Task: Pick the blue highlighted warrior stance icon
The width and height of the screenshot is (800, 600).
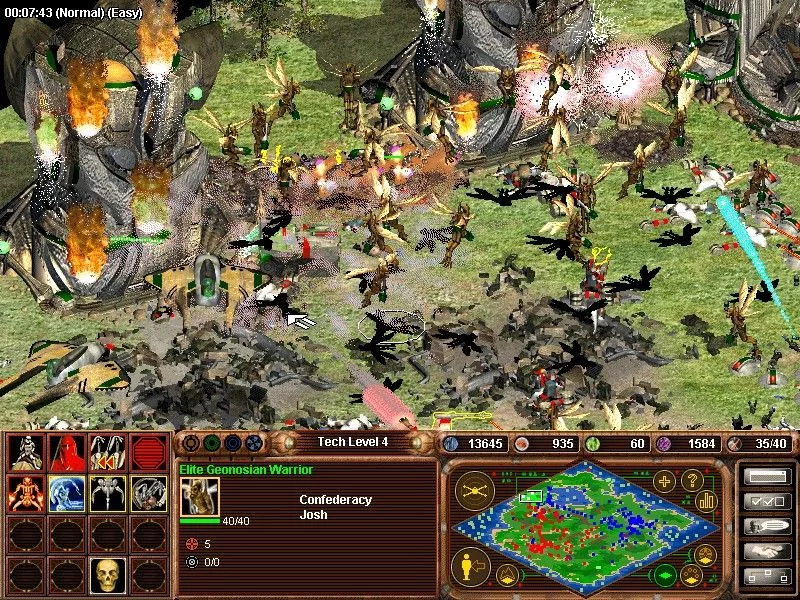Action: [66, 493]
